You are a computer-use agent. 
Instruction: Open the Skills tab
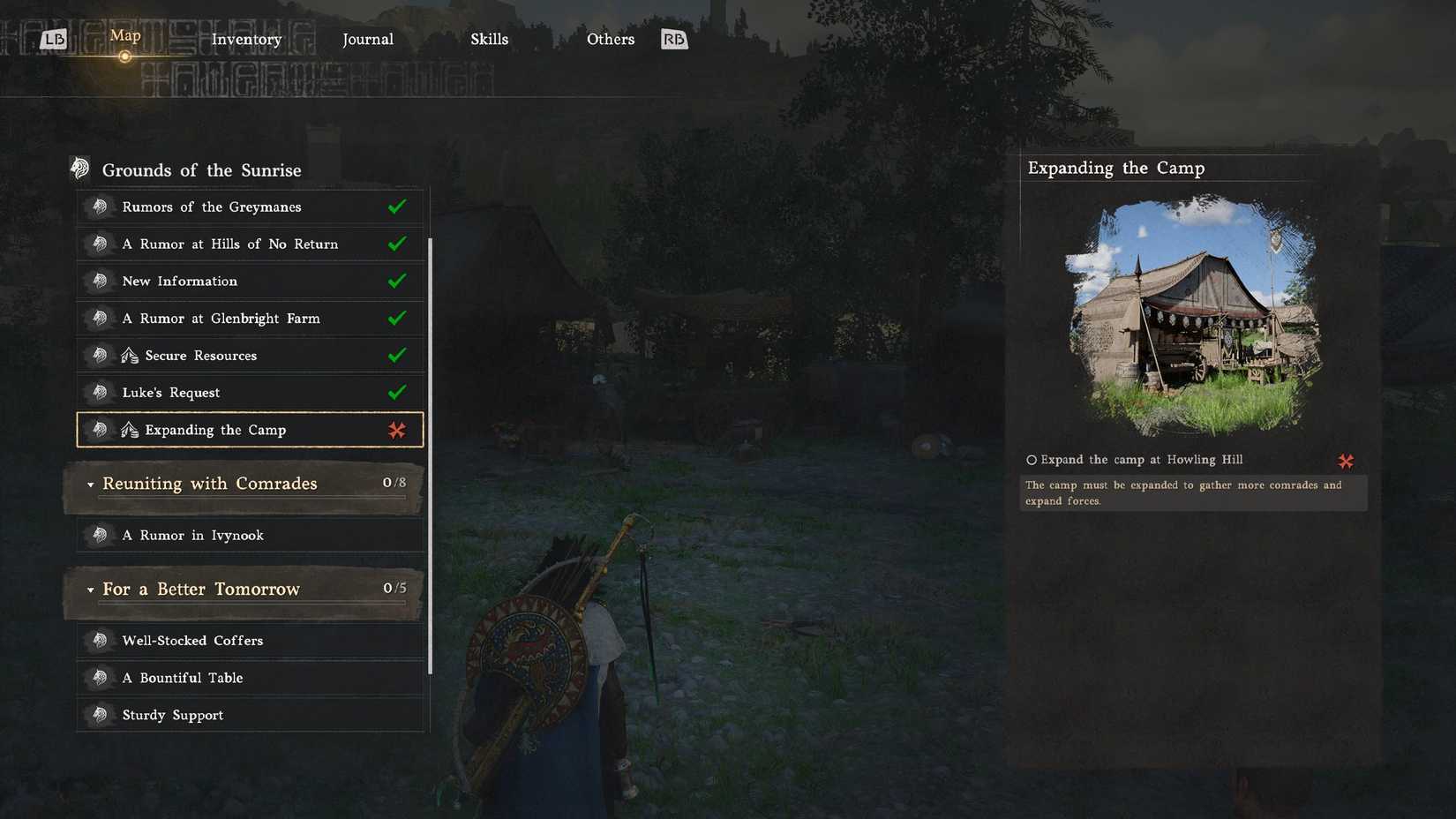pos(489,39)
